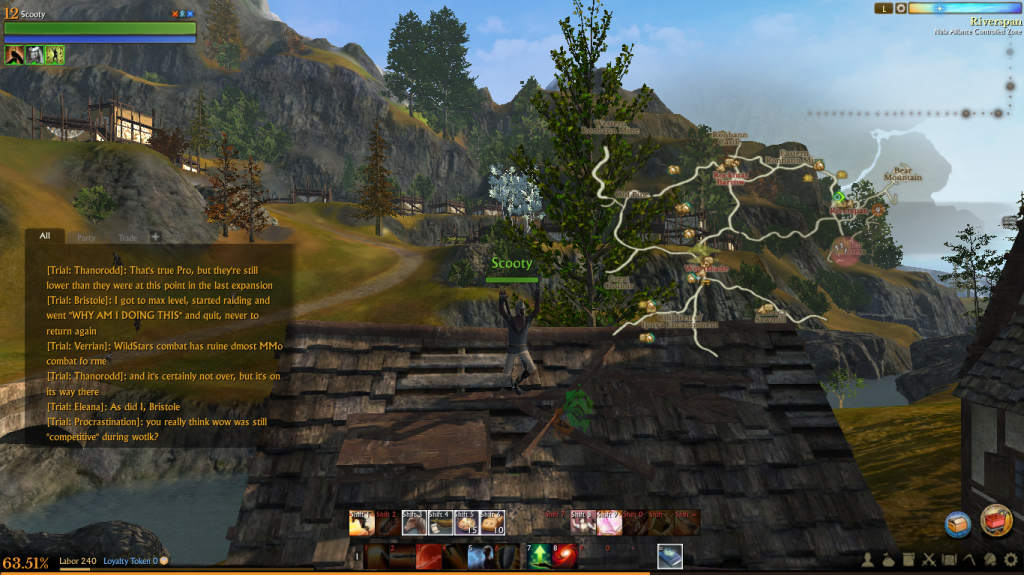Open the crossed swords menu icon
This screenshot has width=1024, height=575.
928,559
